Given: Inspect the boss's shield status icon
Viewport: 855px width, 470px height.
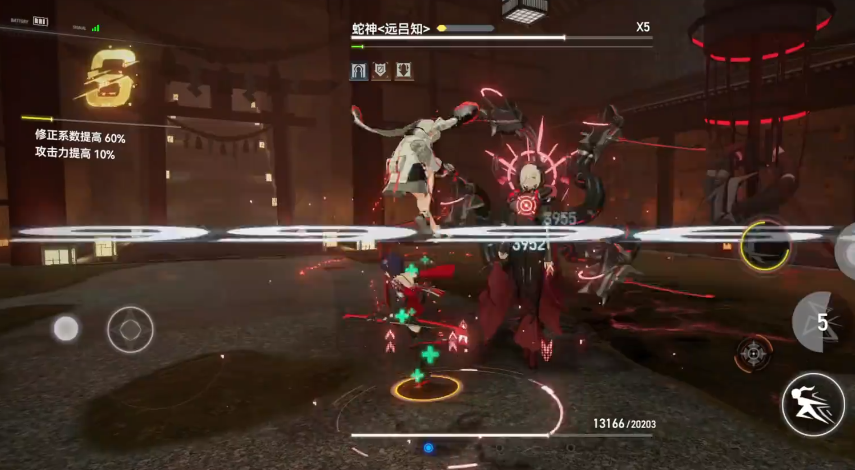Looking at the screenshot, I should point(381,71).
